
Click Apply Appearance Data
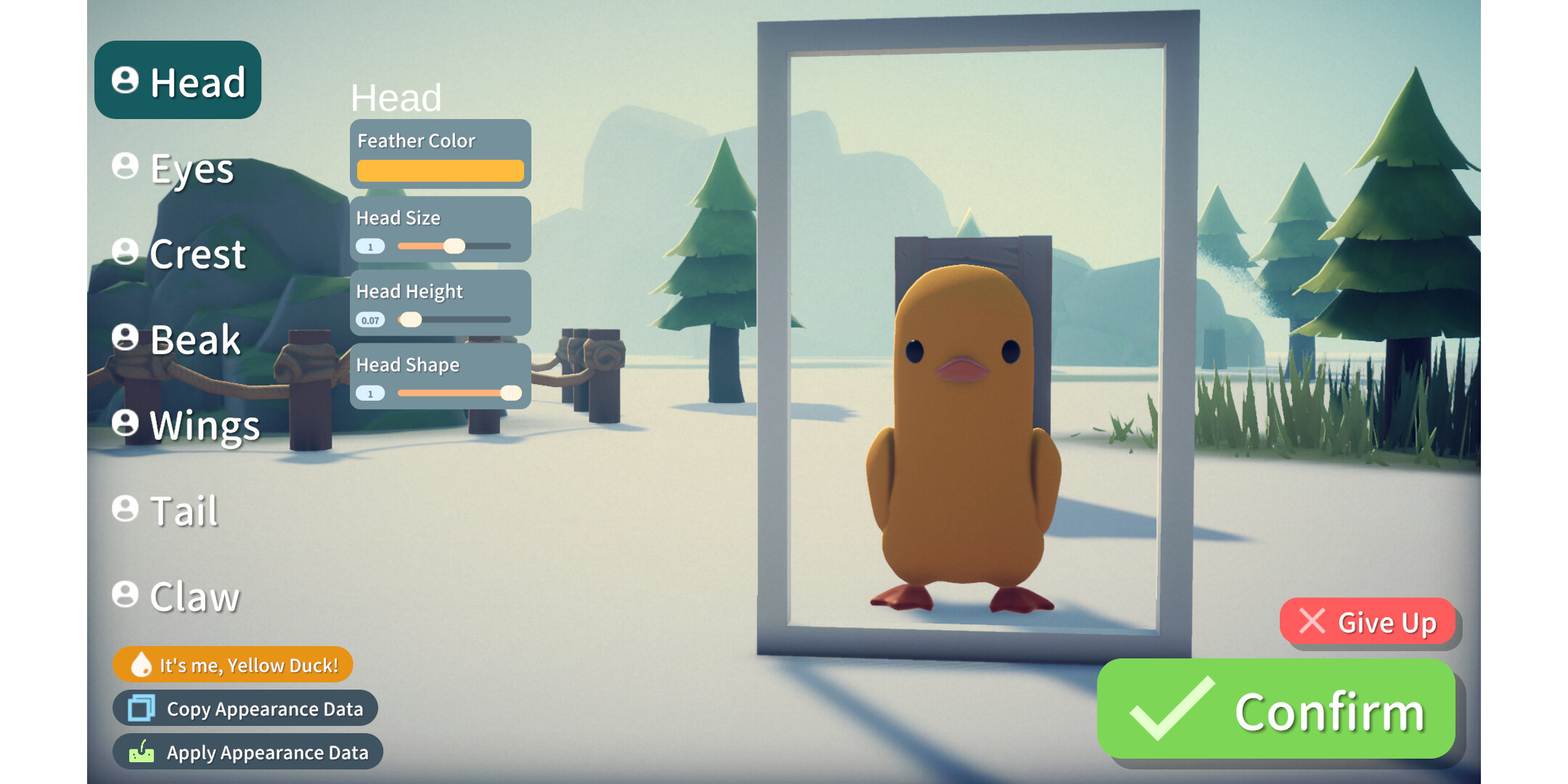point(248,752)
